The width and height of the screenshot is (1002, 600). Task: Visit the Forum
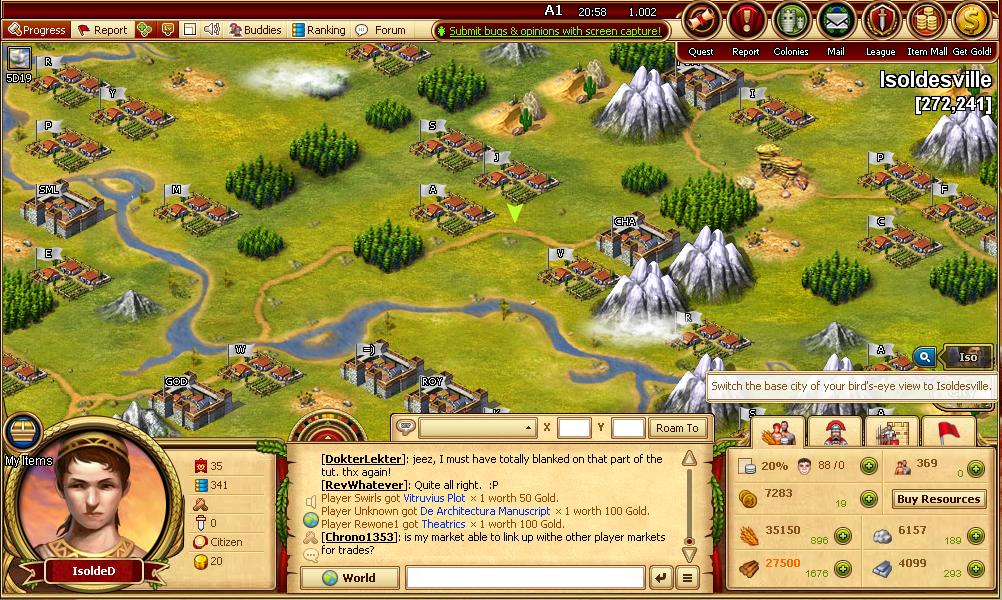(381, 30)
